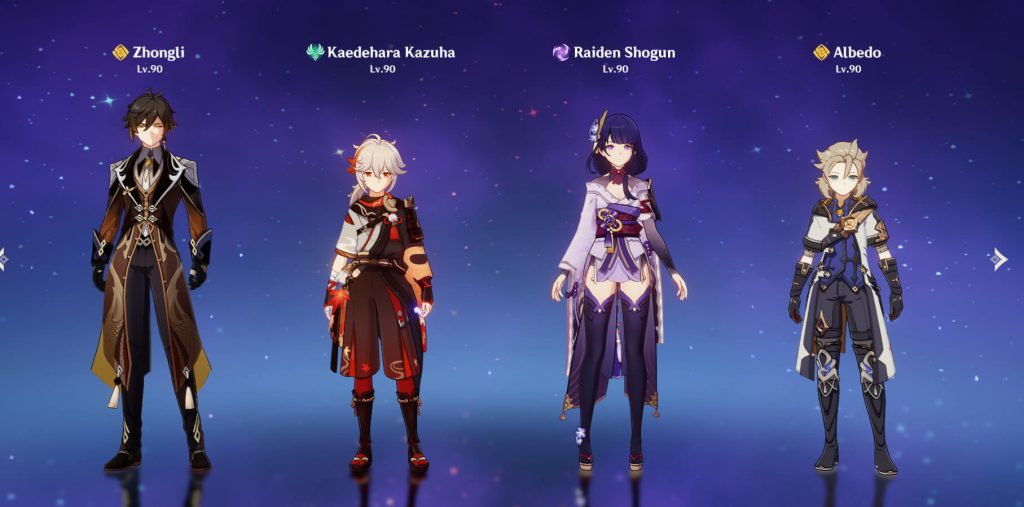Screen dimensions: 1024x507
Task: Select Zhongli's party slot
Action: pyautogui.click(x=151, y=280)
